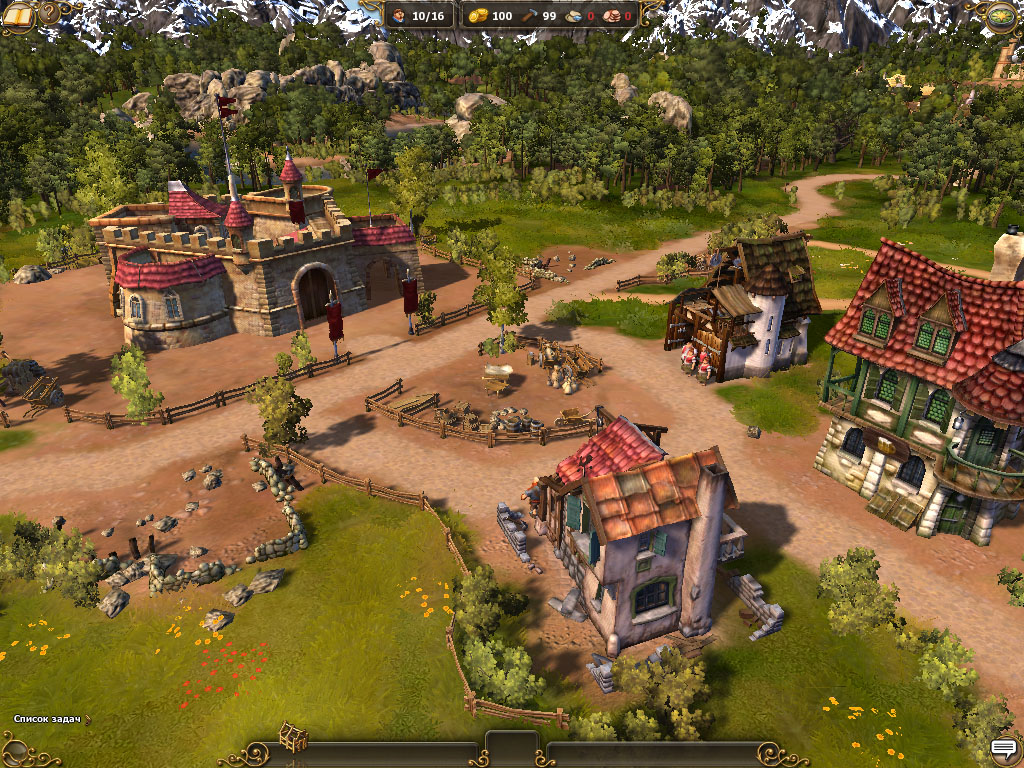This screenshot has width=1024, height=768.
Task: Open the book menu icon
Action: tap(19, 14)
